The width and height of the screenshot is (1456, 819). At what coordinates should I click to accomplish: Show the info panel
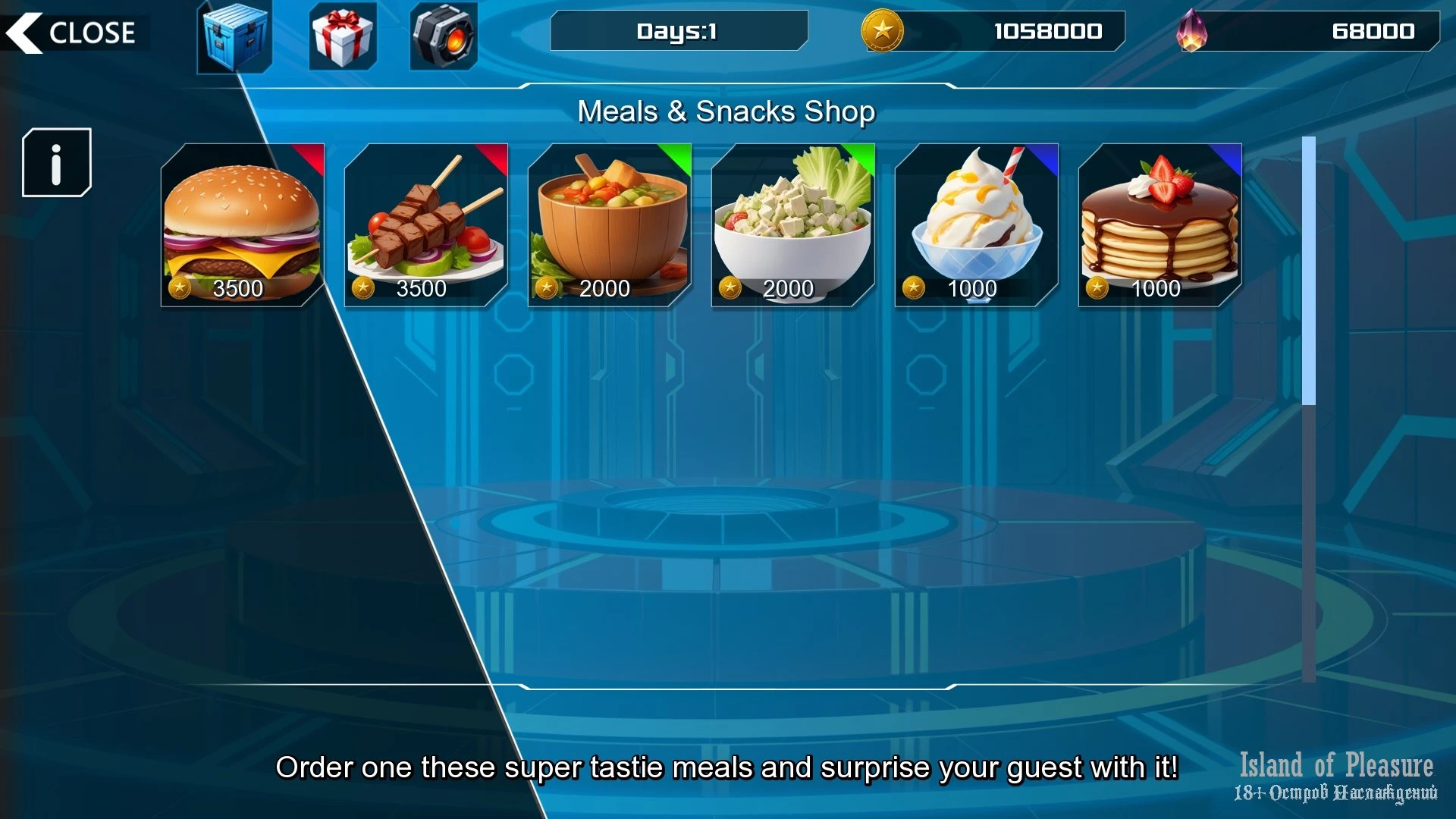tap(57, 162)
